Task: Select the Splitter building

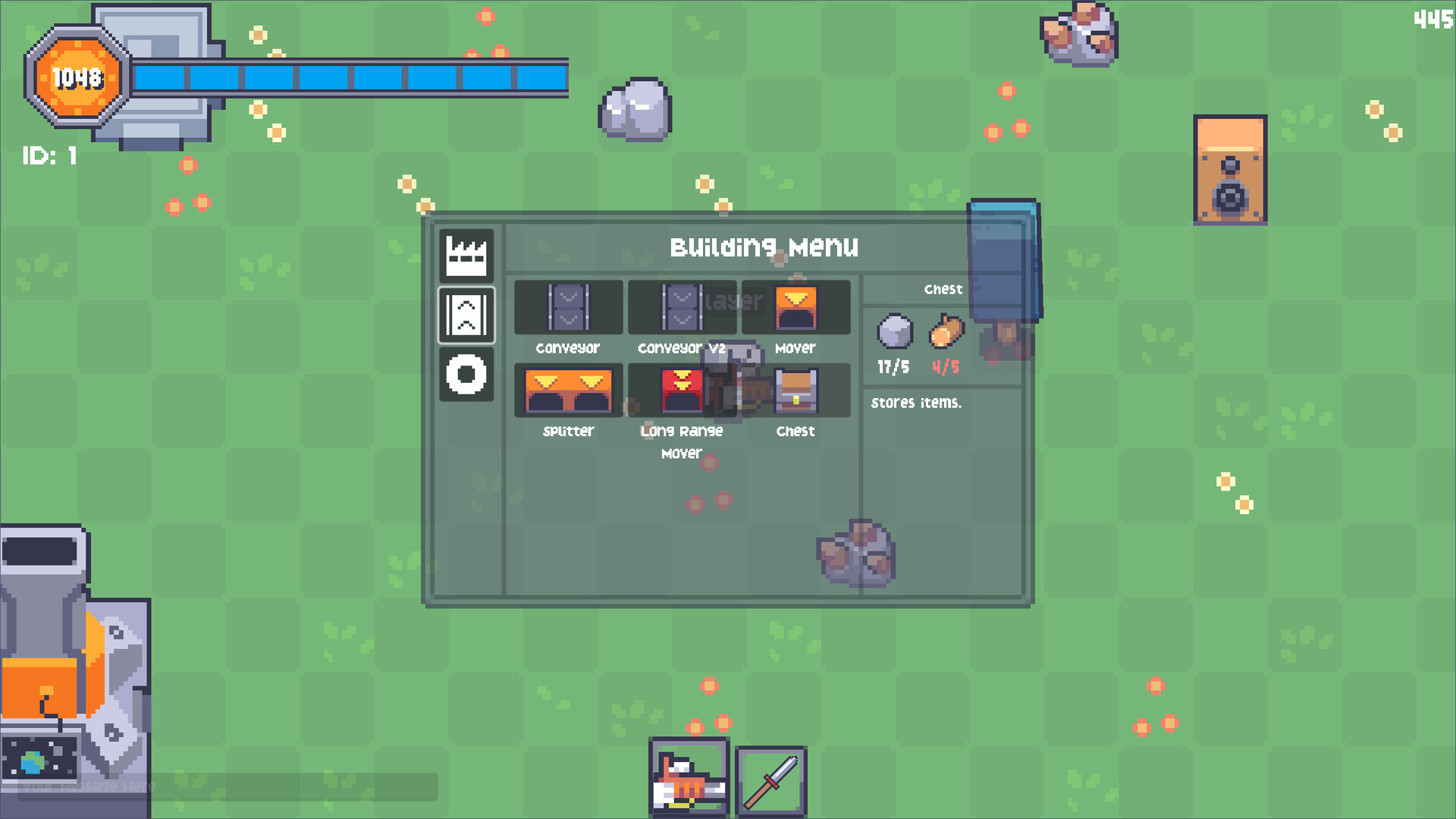Action: (567, 390)
